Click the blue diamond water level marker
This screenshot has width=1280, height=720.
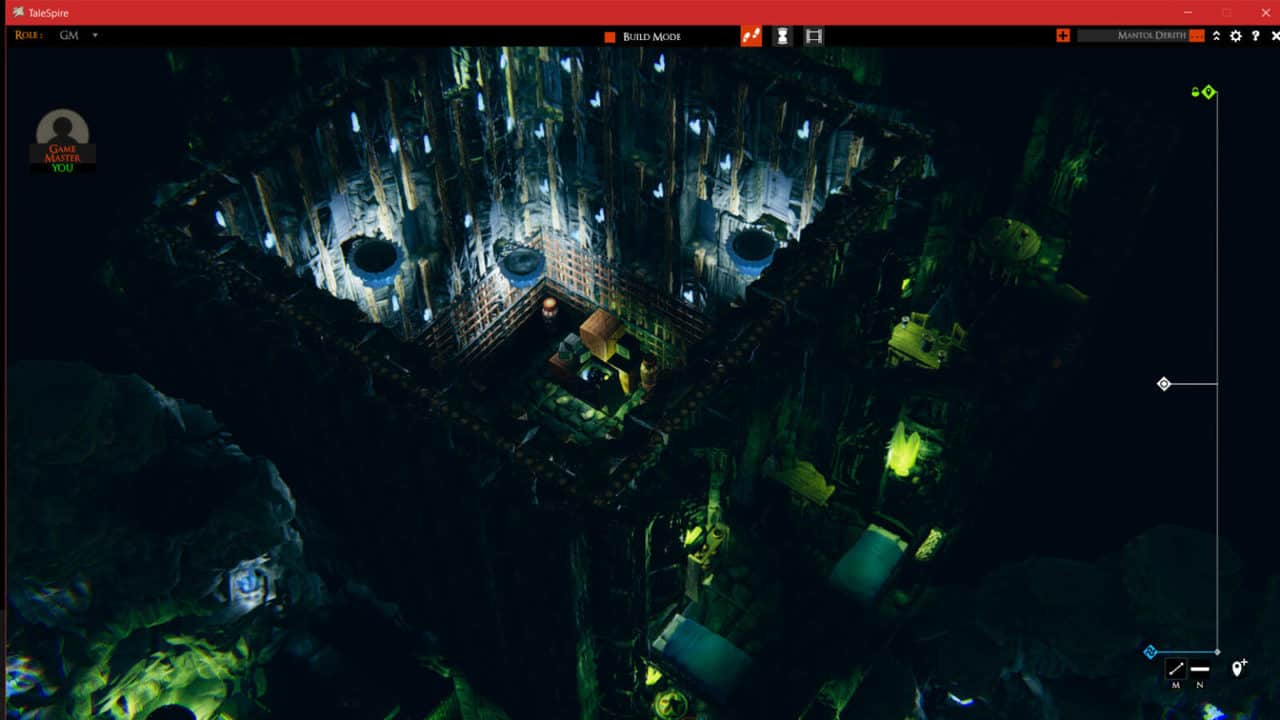point(1150,652)
